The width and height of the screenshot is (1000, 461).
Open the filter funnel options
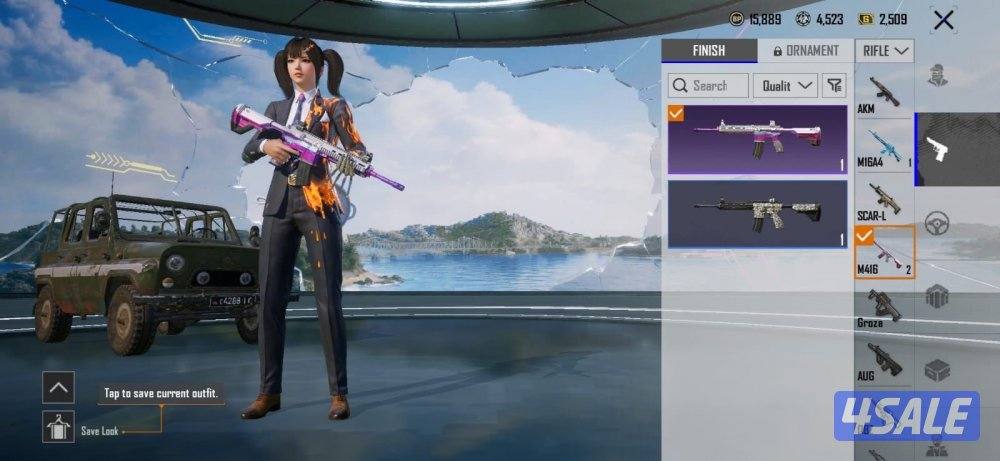click(835, 86)
